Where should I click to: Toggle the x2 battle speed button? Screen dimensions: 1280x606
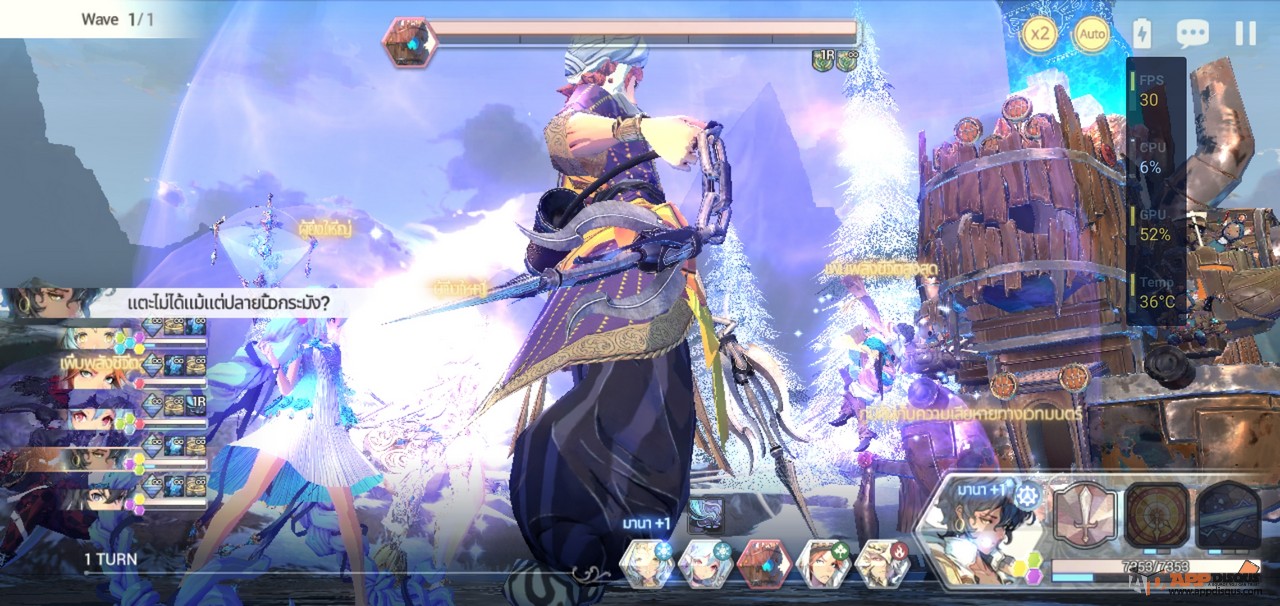coord(1041,34)
